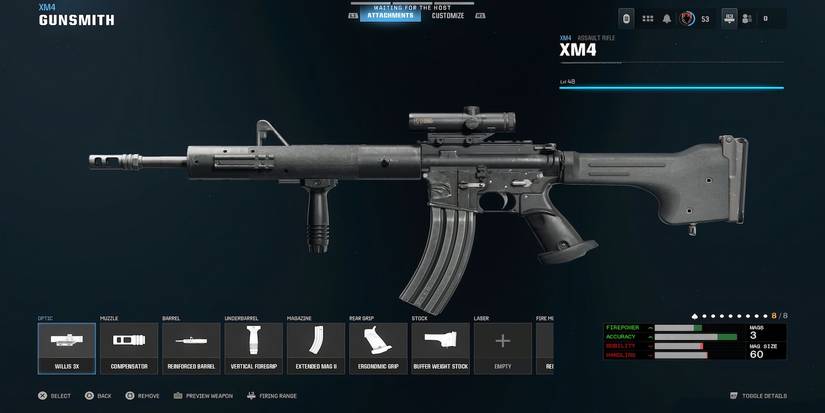Image resolution: width=825 pixels, height=413 pixels.
Task: Click Toggle Details option
Action: coord(758,396)
